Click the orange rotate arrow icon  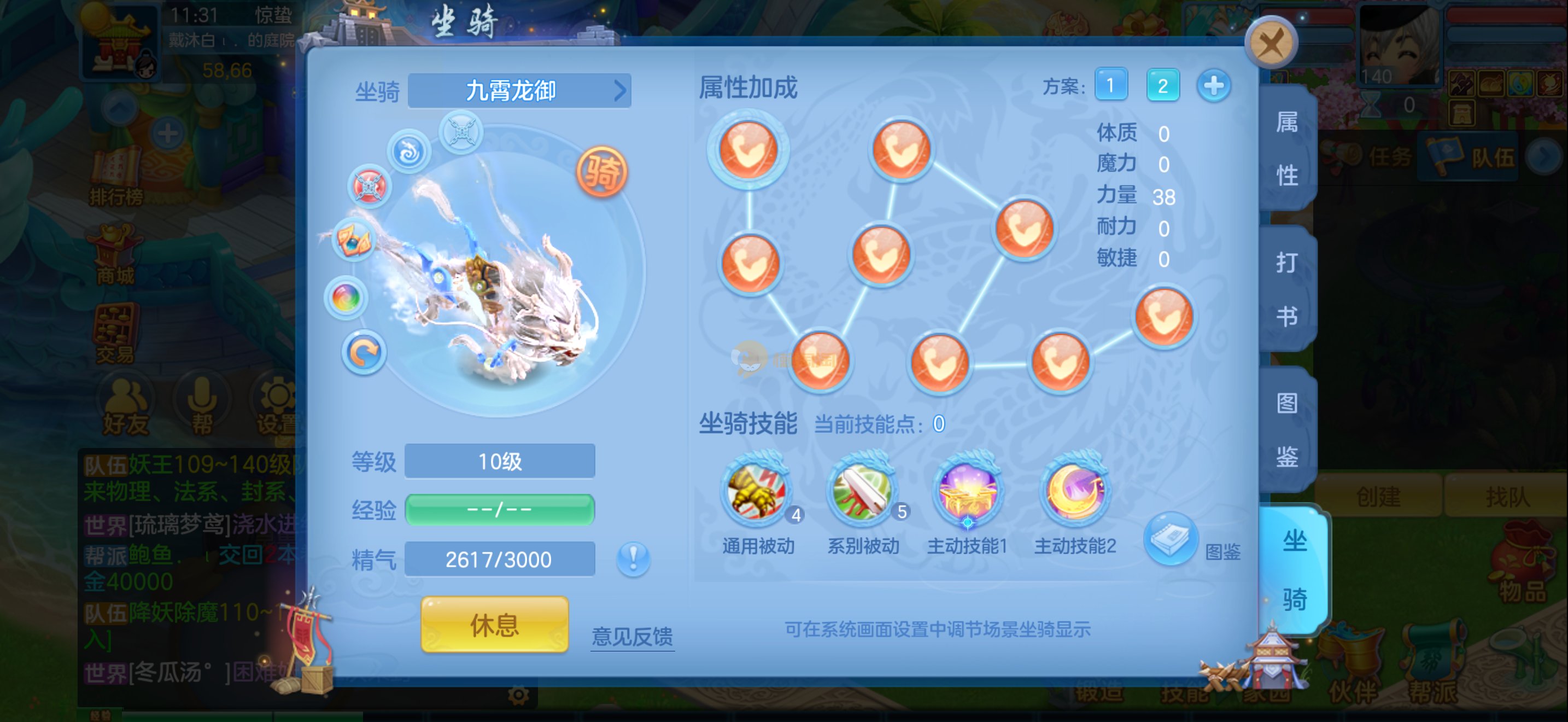(x=364, y=353)
